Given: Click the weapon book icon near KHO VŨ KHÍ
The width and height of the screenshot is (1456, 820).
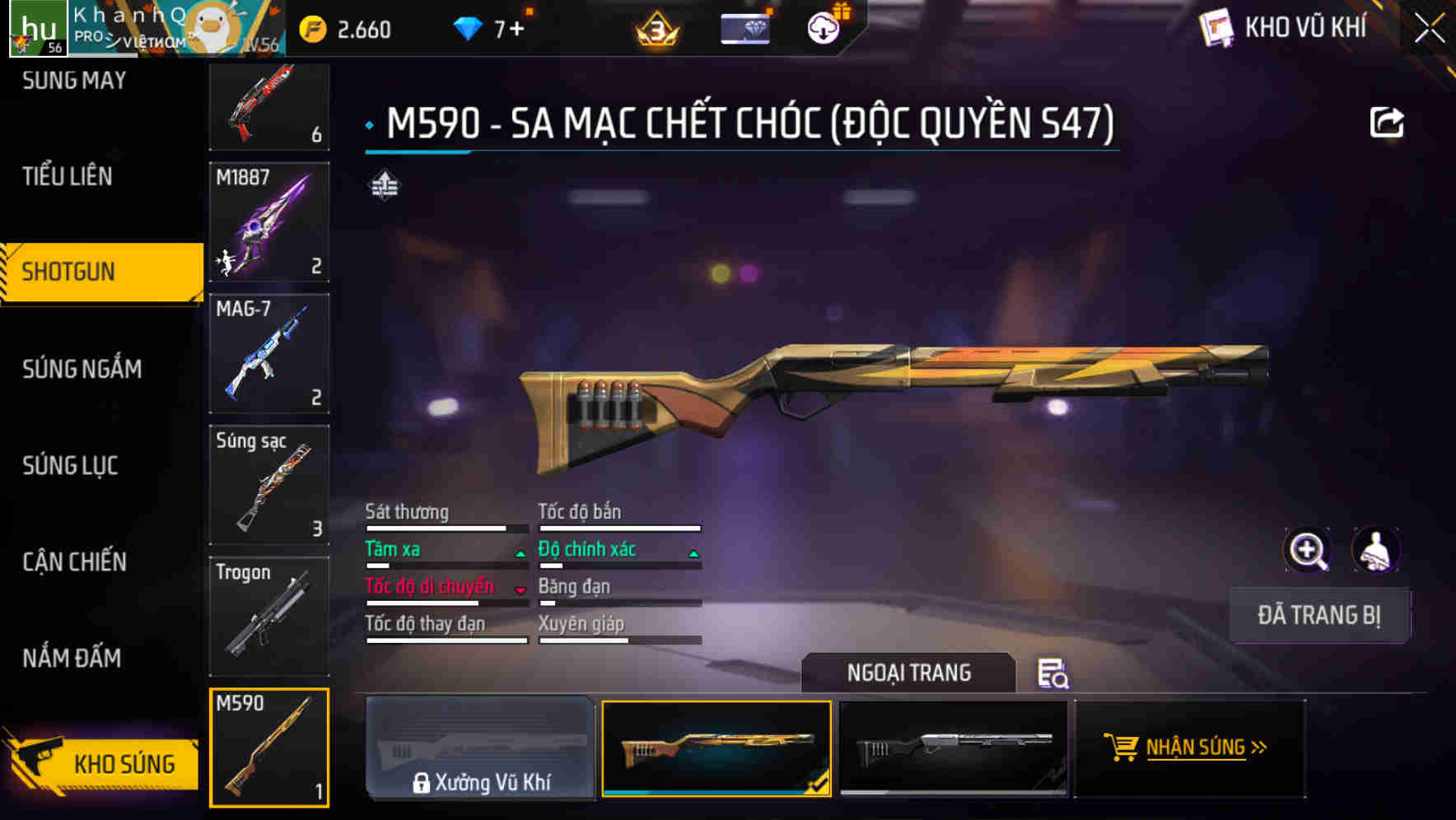Looking at the screenshot, I should tap(1218, 27).
